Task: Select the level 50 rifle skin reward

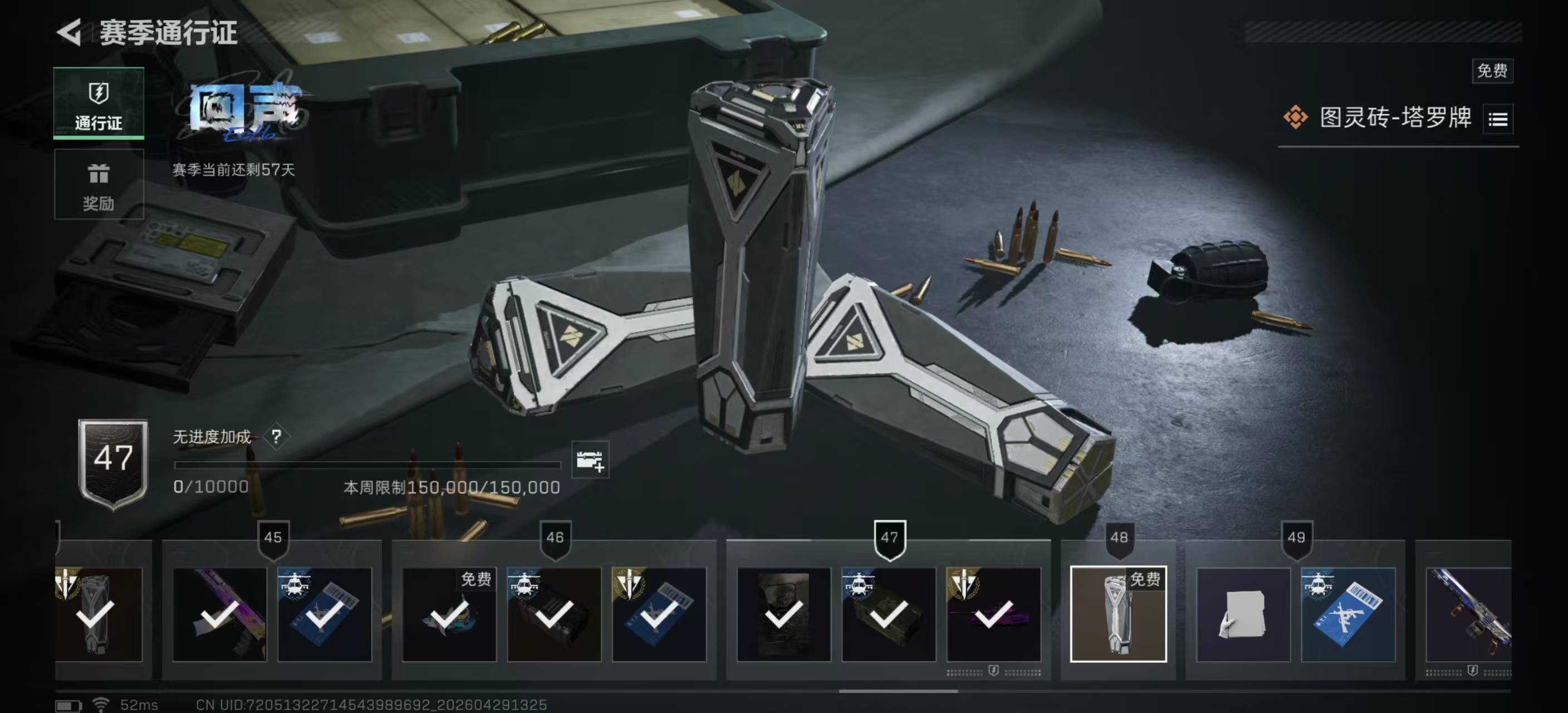Action: pos(1468,614)
